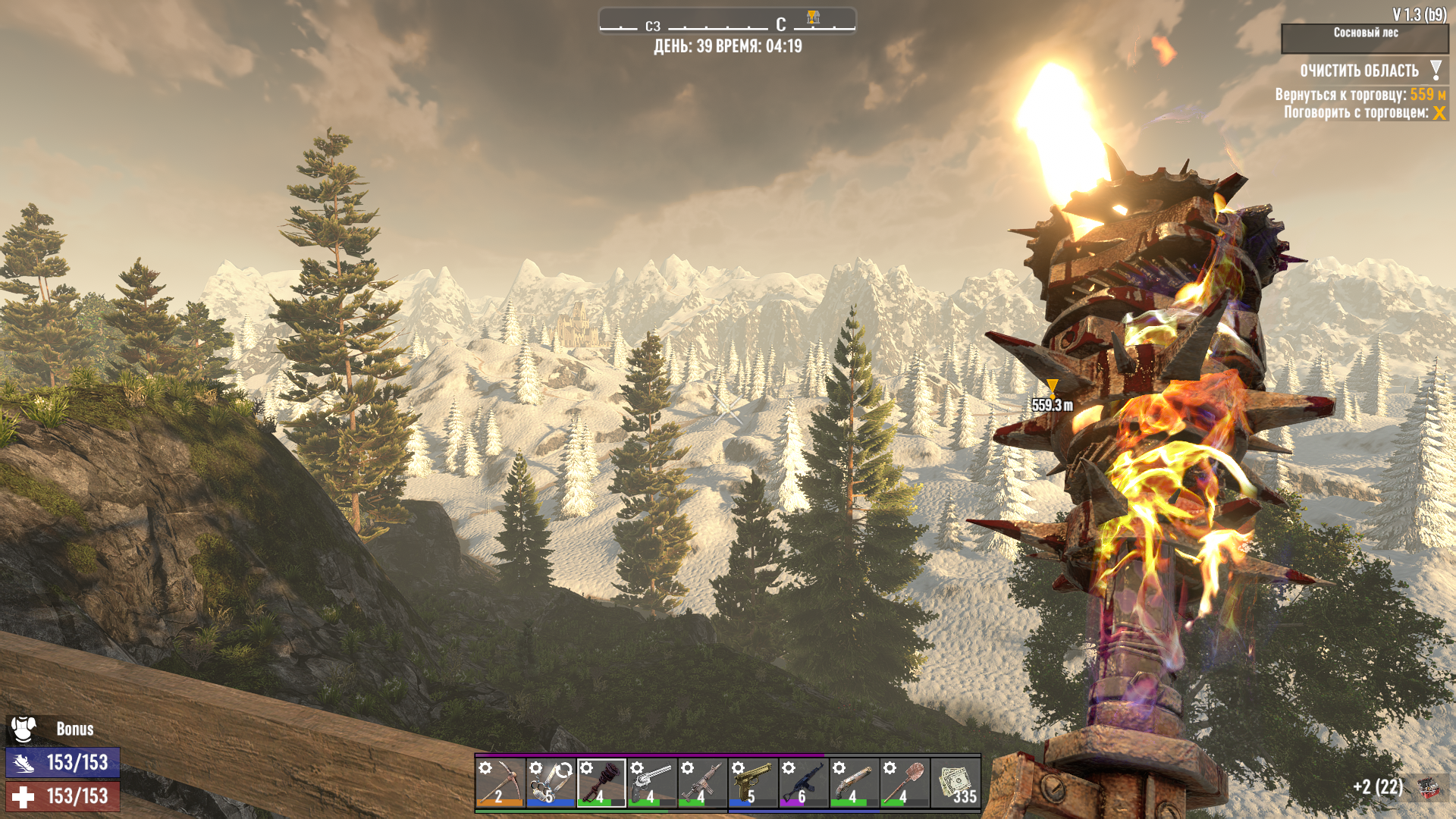Equip the sawed-off shotgun slot

pos(855,783)
